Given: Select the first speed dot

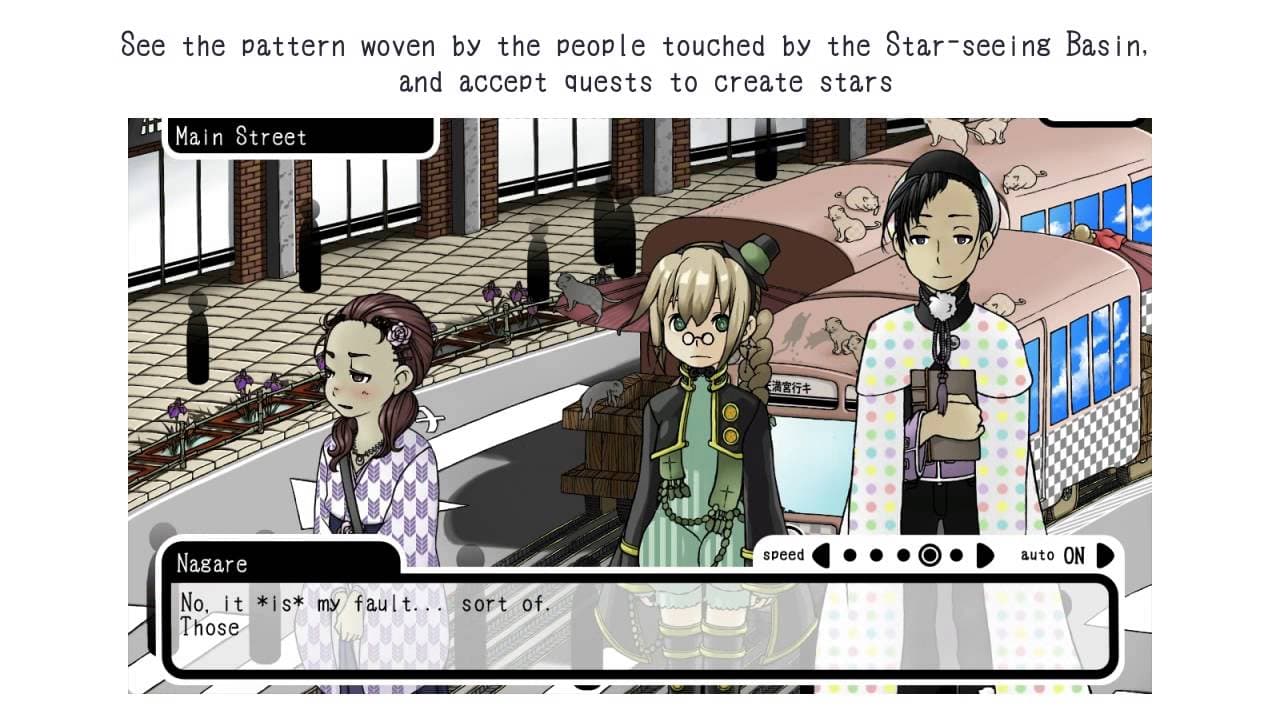Looking at the screenshot, I should (848, 555).
